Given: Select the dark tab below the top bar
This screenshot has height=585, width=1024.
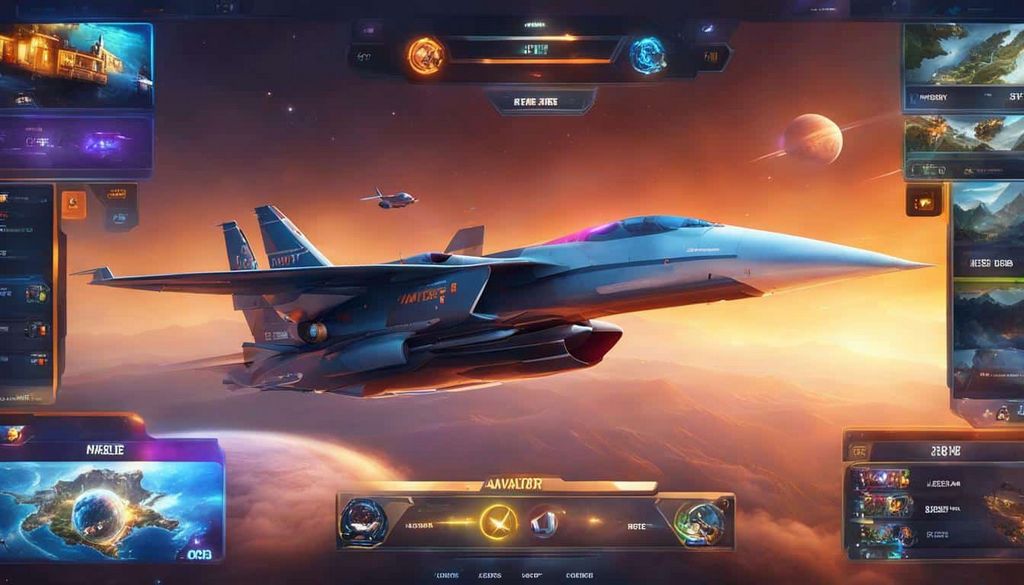Looking at the screenshot, I should click(540, 101).
